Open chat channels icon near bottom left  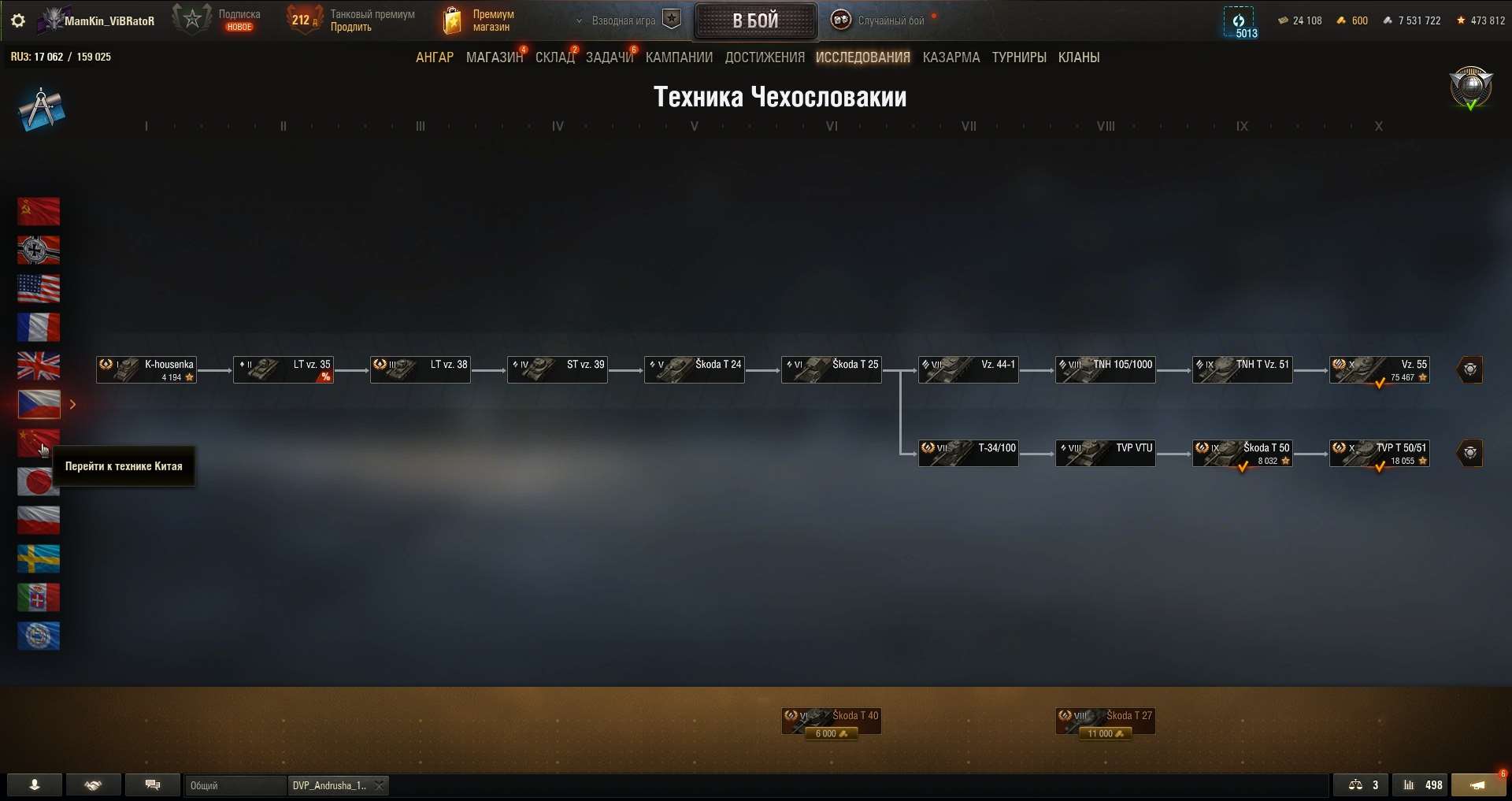152,784
